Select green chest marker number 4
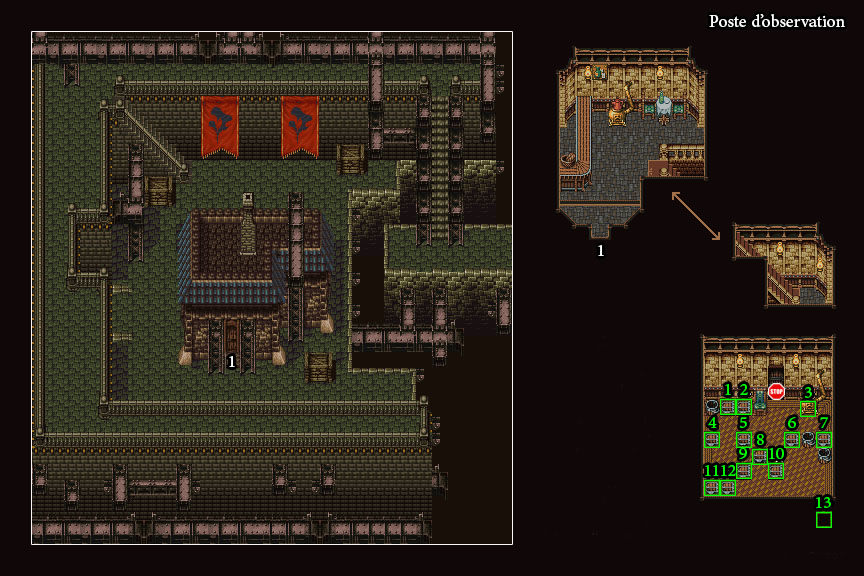The height and width of the screenshot is (576, 864). pos(712,439)
